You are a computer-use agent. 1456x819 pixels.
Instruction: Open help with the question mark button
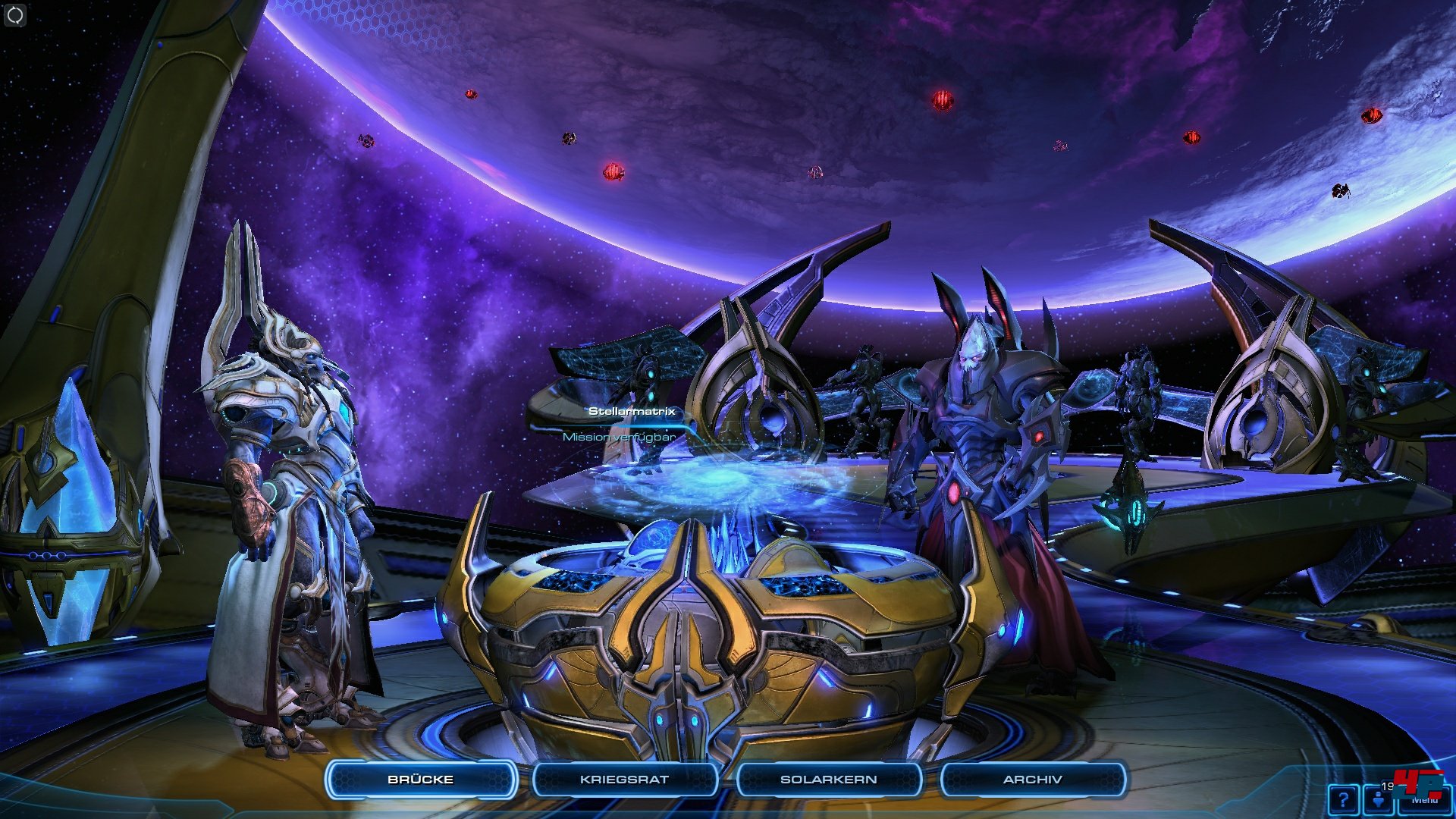pyautogui.click(x=1343, y=800)
